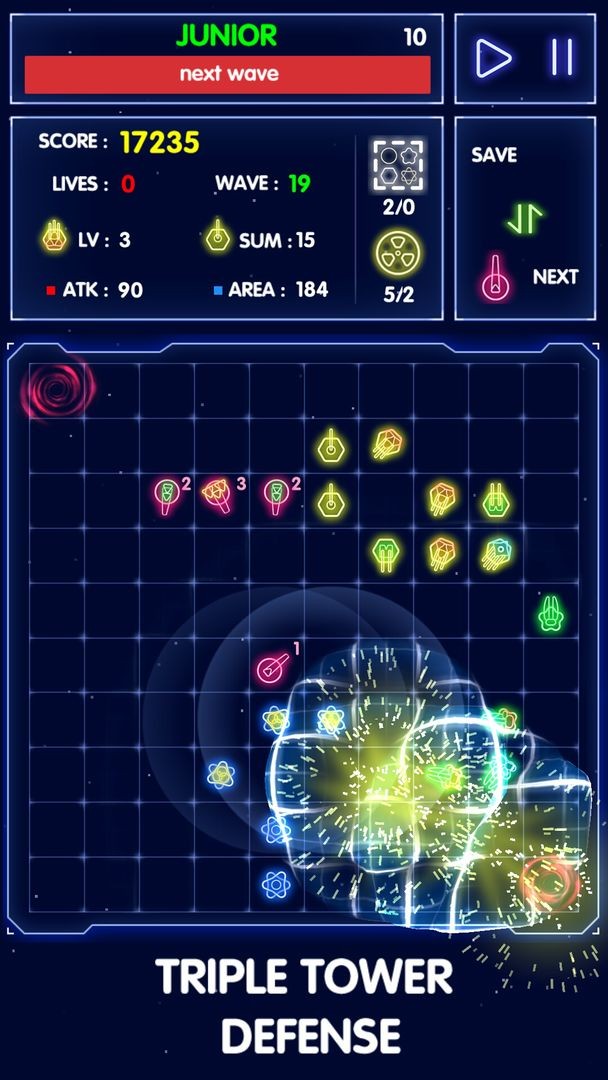
Task: Swap saved tower with the green arrows
Action: [x=523, y=218]
